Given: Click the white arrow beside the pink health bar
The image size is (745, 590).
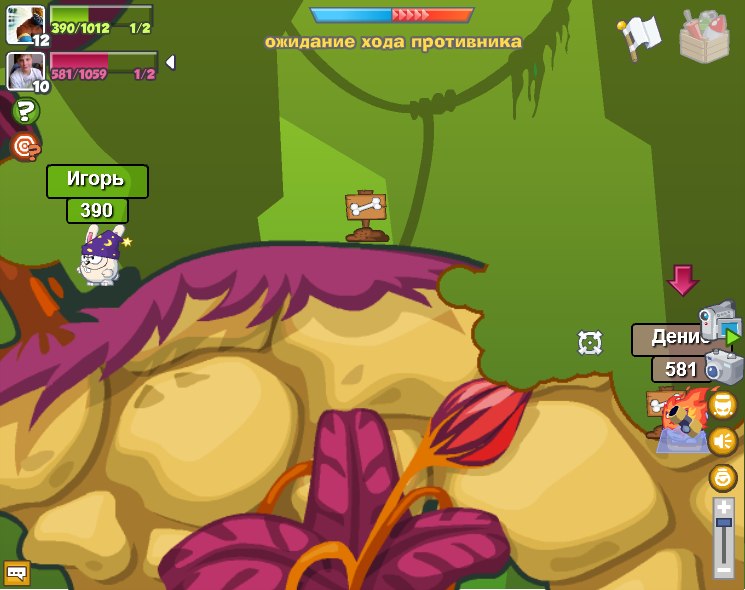Looking at the screenshot, I should pos(170,62).
